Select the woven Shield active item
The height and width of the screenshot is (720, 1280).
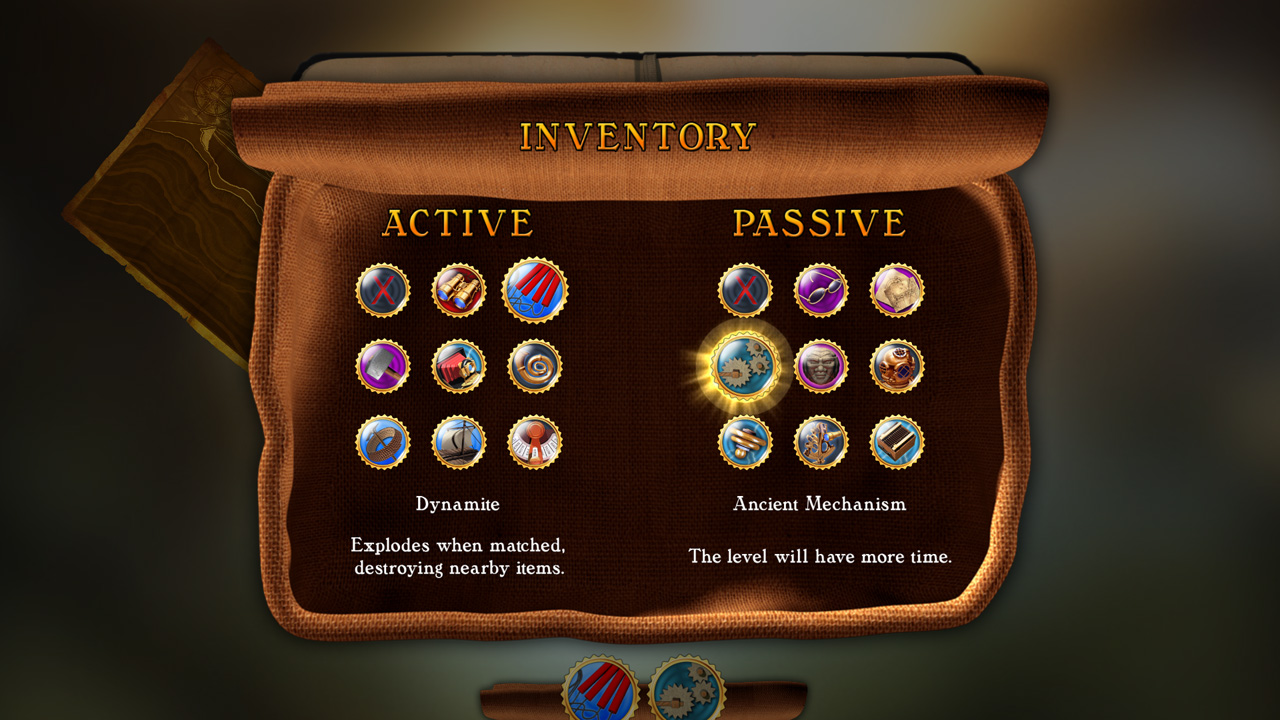(381, 442)
